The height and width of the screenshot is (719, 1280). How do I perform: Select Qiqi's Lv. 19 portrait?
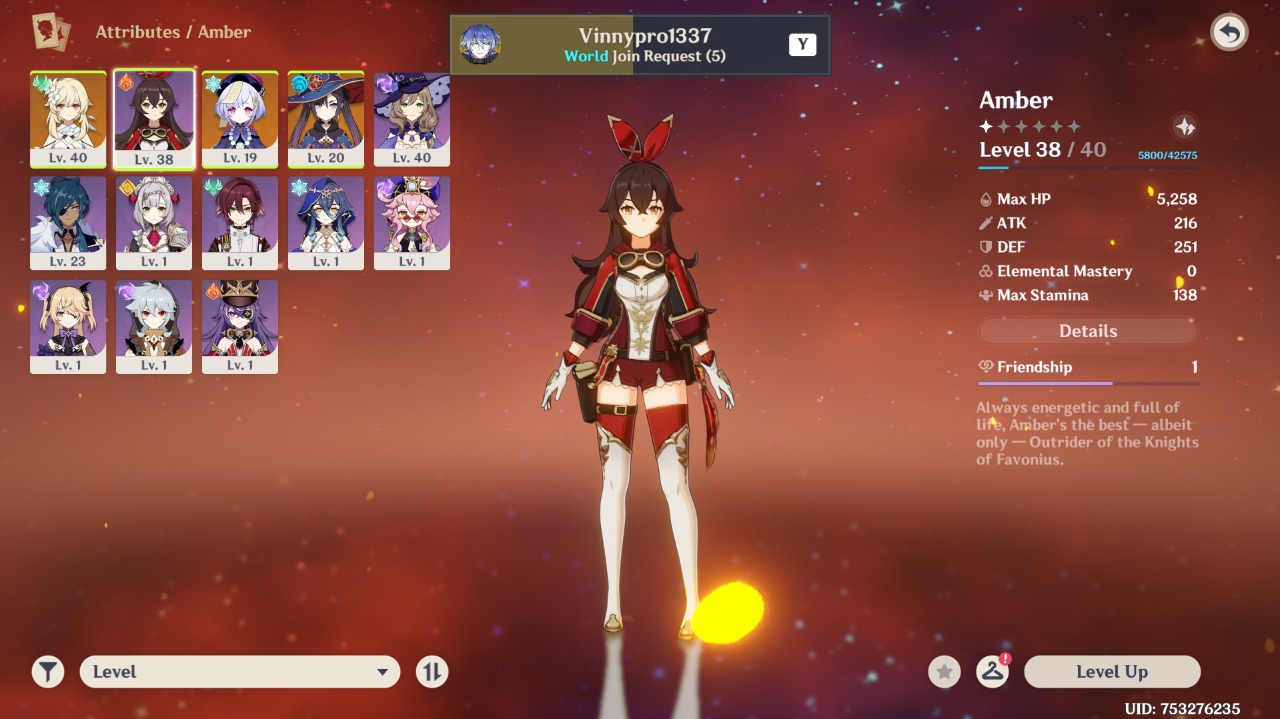coord(240,119)
